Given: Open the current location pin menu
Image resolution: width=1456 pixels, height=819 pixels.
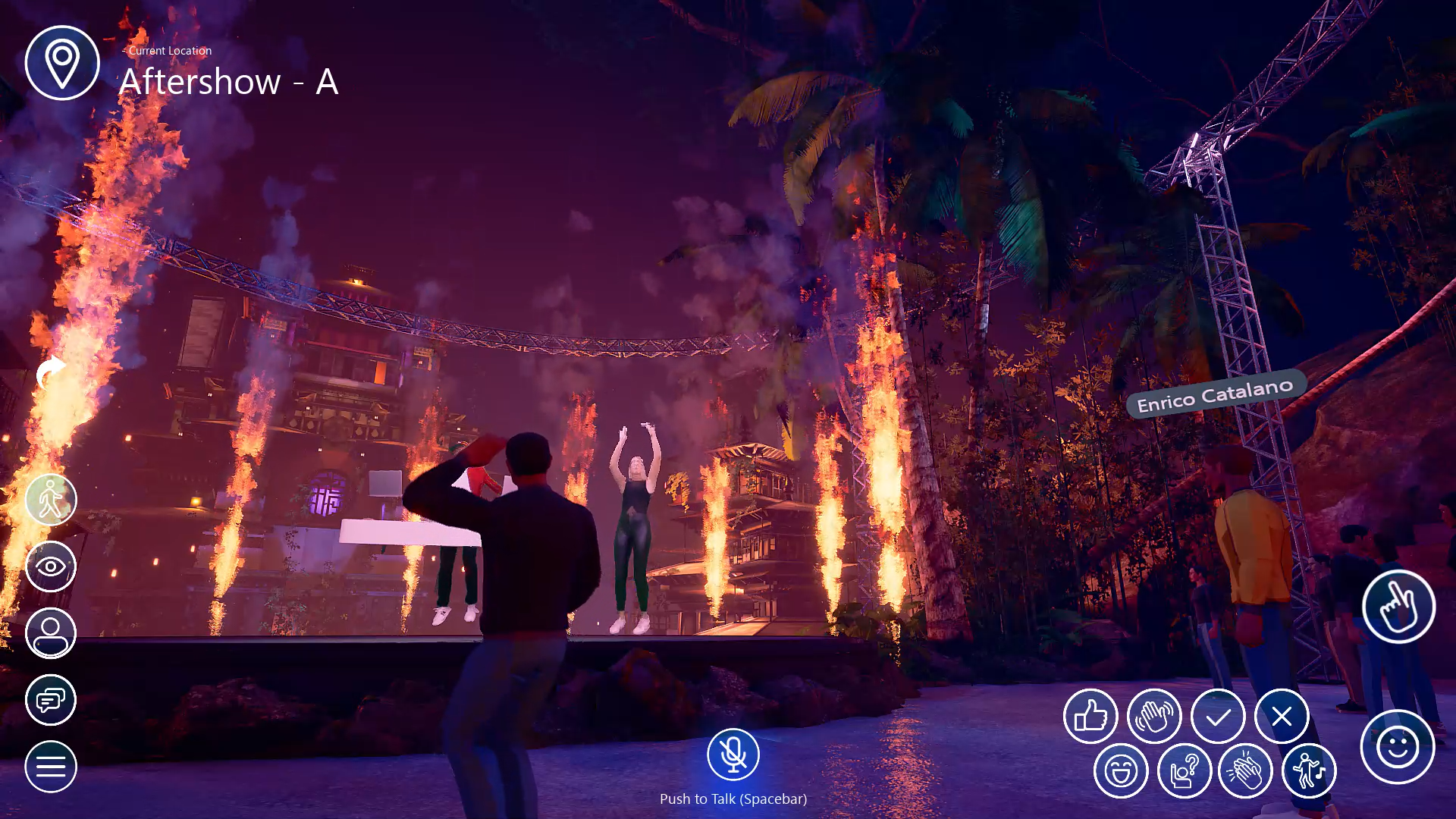Looking at the screenshot, I should (62, 63).
